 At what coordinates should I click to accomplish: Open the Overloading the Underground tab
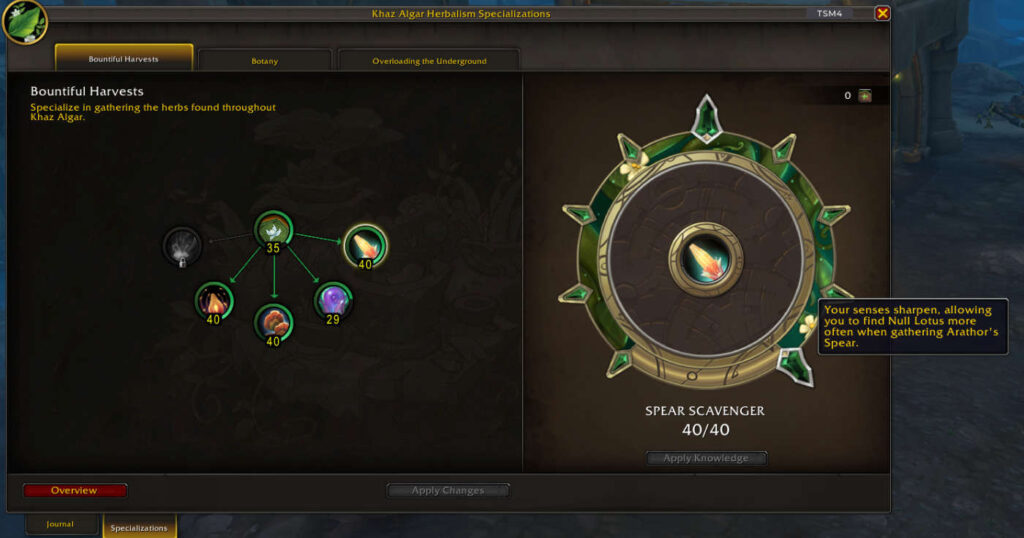tap(429, 61)
